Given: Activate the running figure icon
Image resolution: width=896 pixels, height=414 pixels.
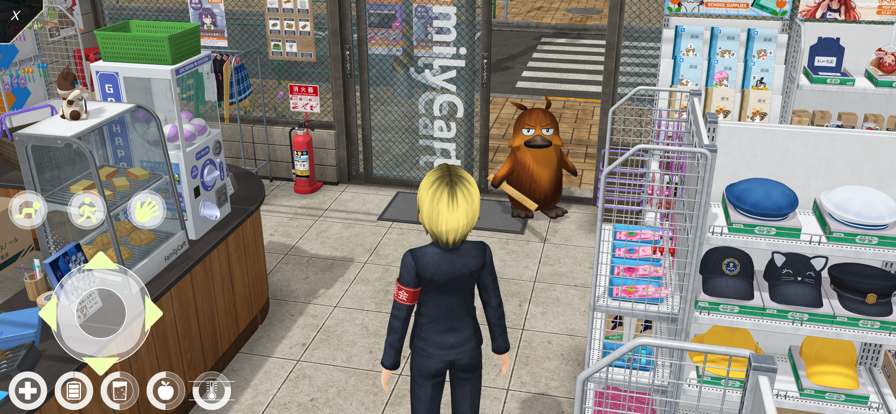Looking at the screenshot, I should coord(87,210).
